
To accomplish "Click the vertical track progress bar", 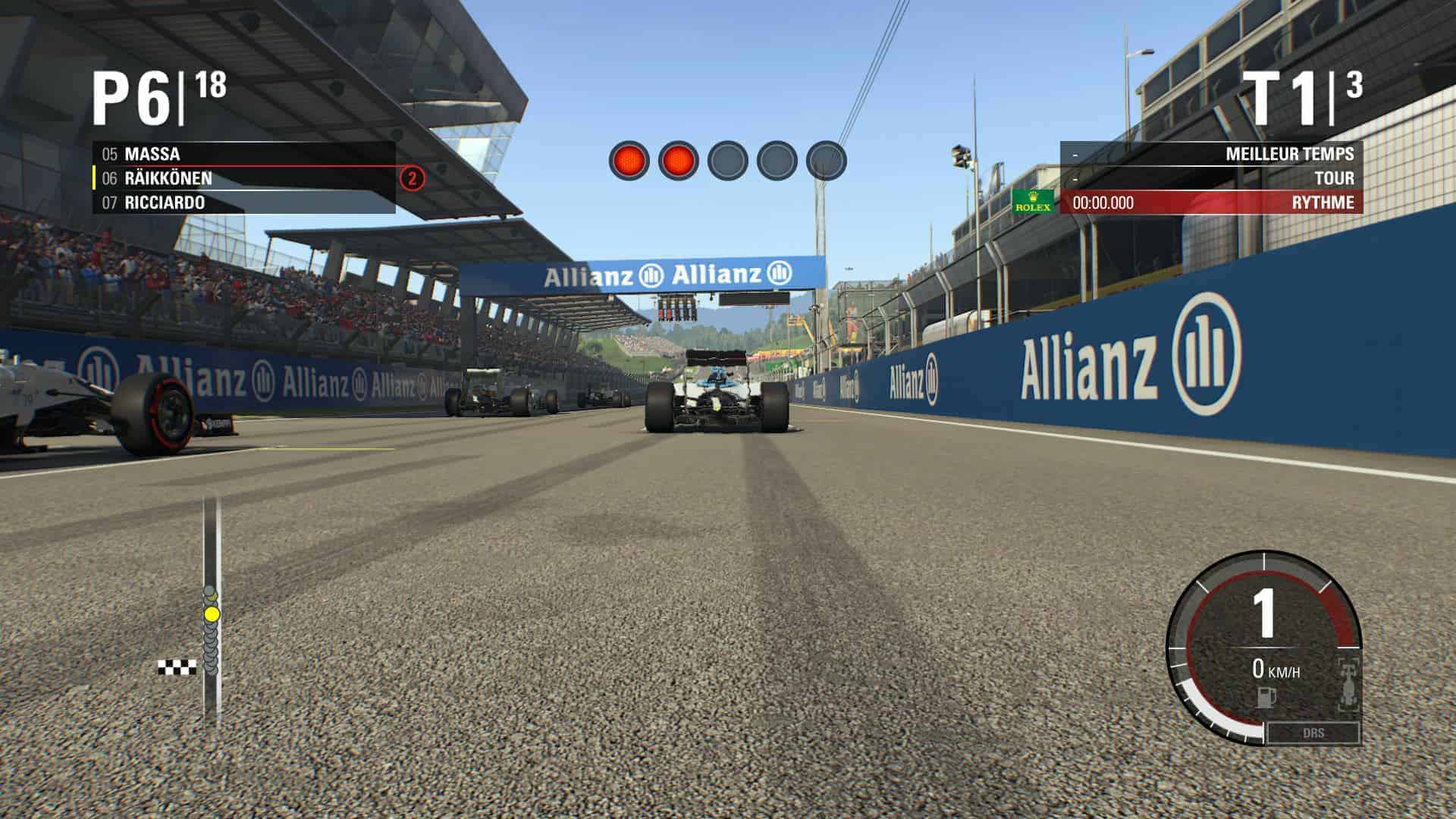I will click(212, 607).
